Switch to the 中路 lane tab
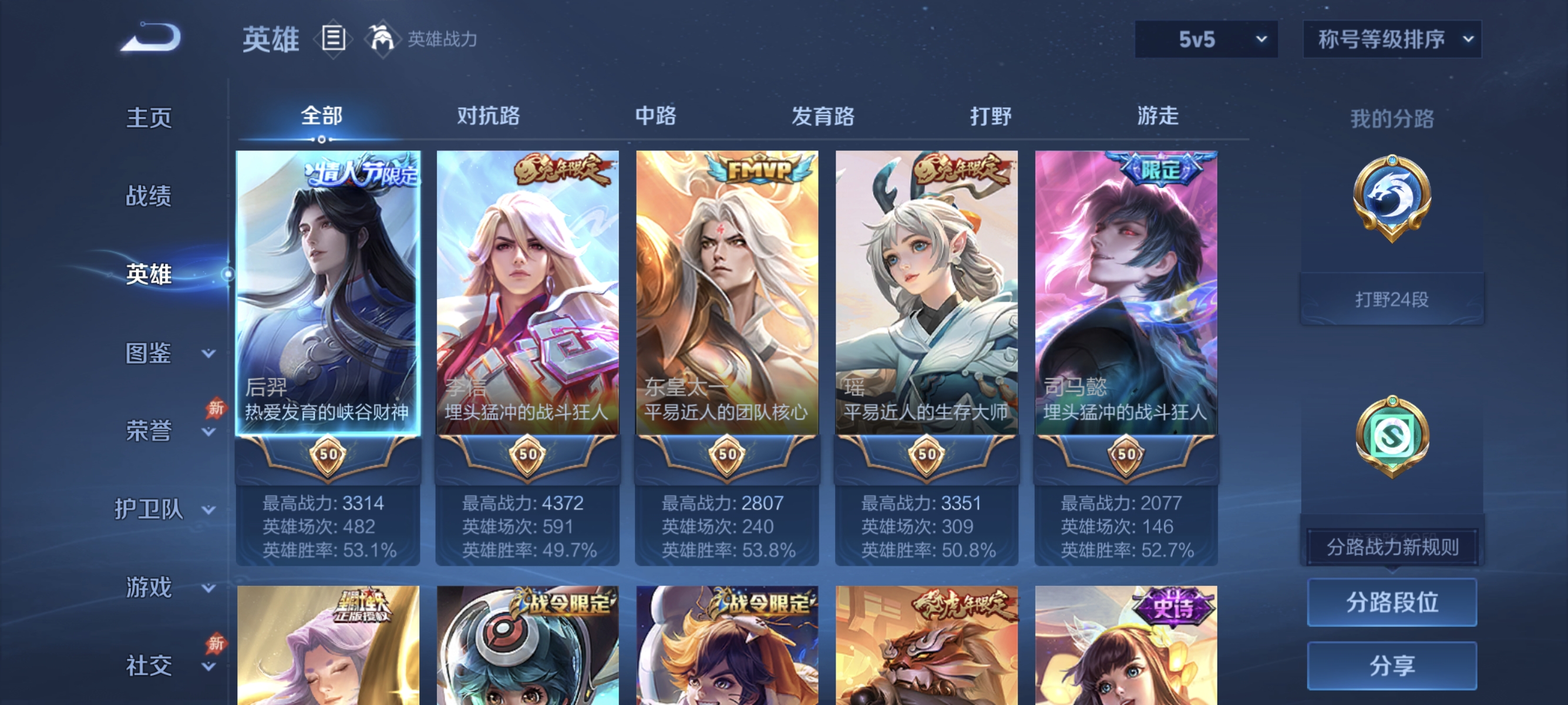The height and width of the screenshot is (705, 1568). (x=655, y=116)
